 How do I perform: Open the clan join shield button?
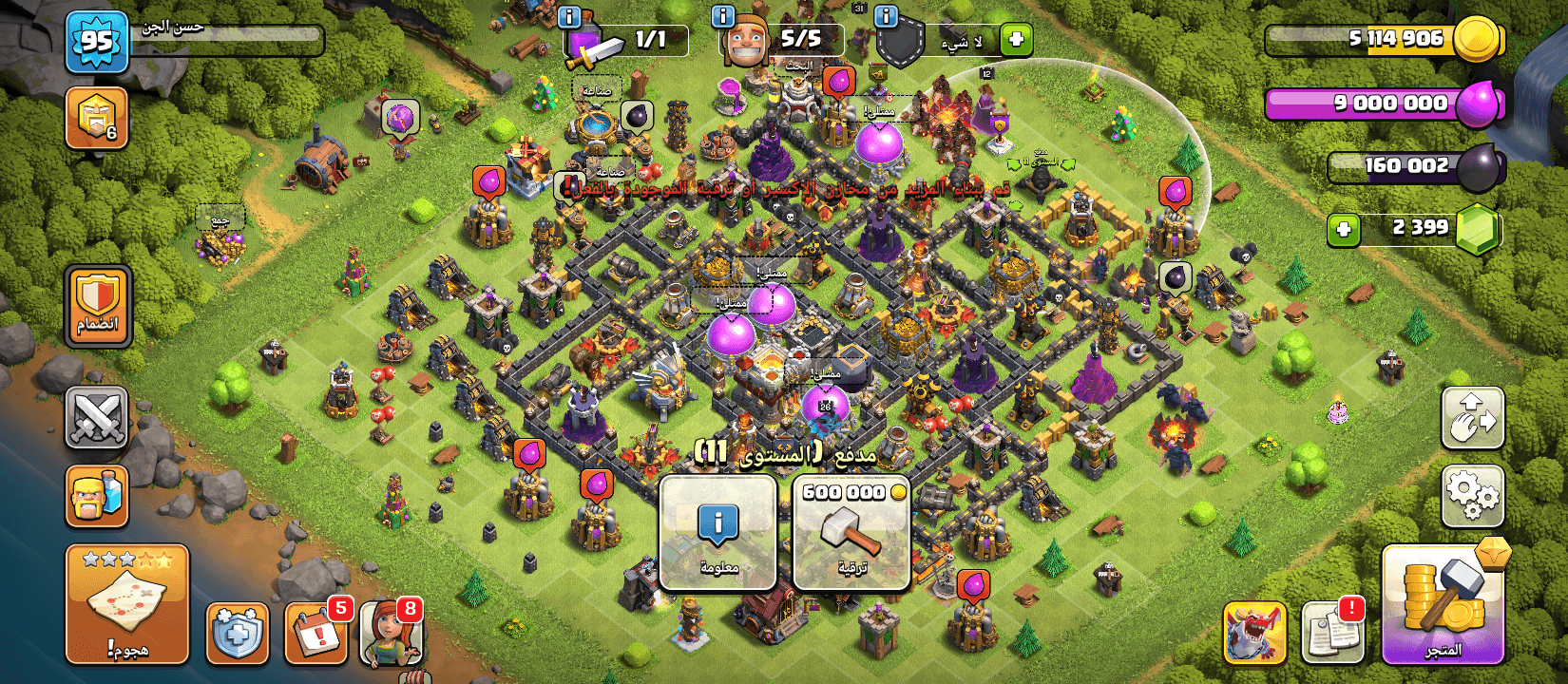97,306
